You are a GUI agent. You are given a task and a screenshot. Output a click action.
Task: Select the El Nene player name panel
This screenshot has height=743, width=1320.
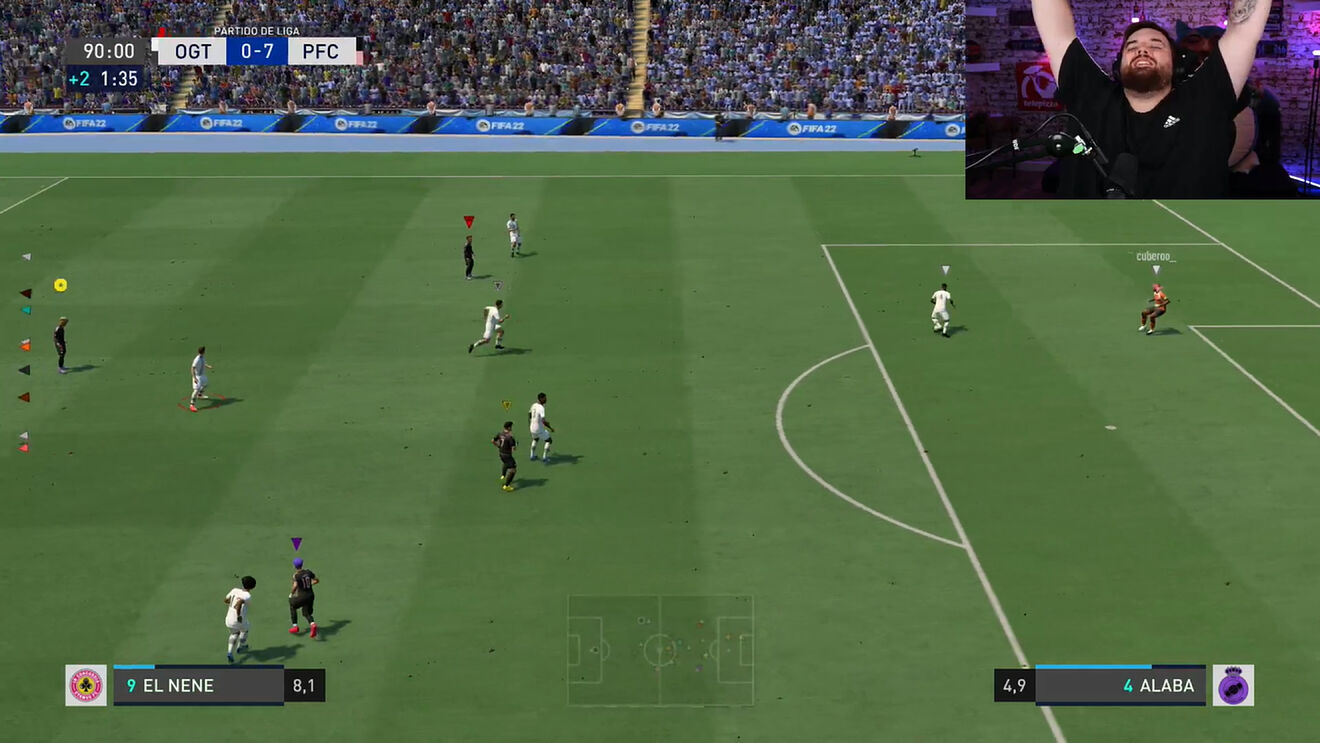click(198, 686)
